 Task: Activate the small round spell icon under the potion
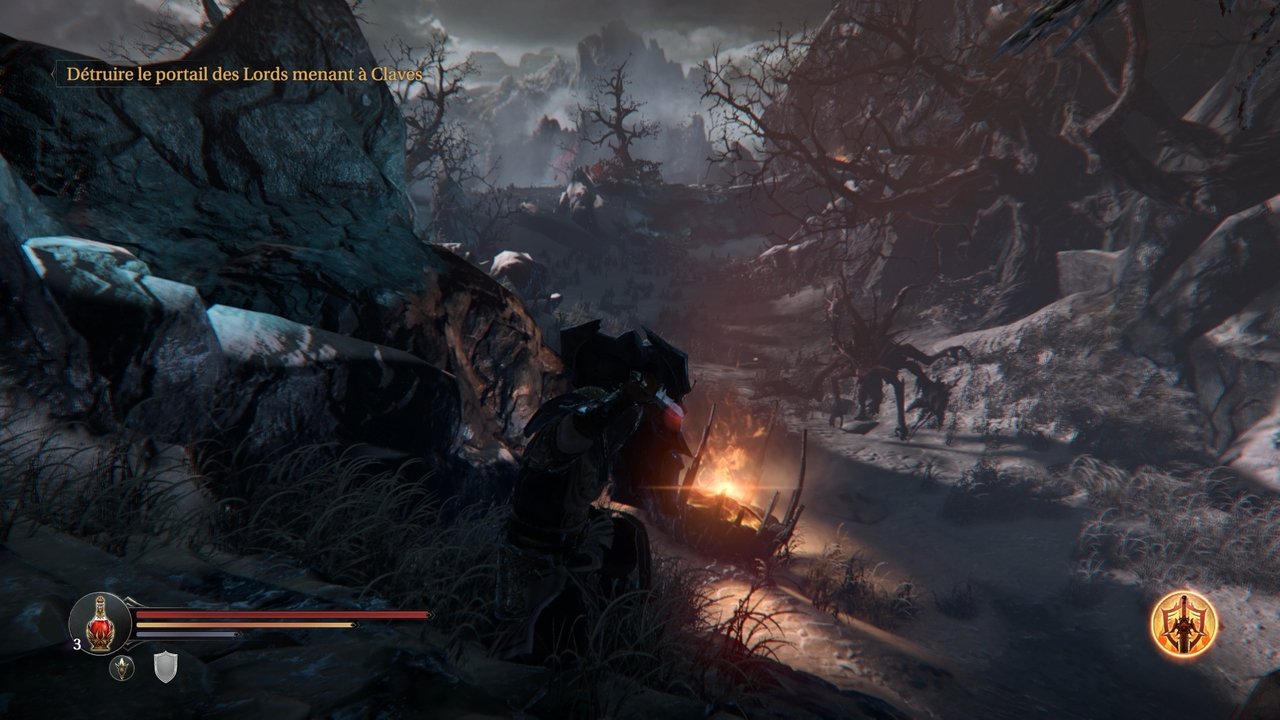(x=122, y=667)
